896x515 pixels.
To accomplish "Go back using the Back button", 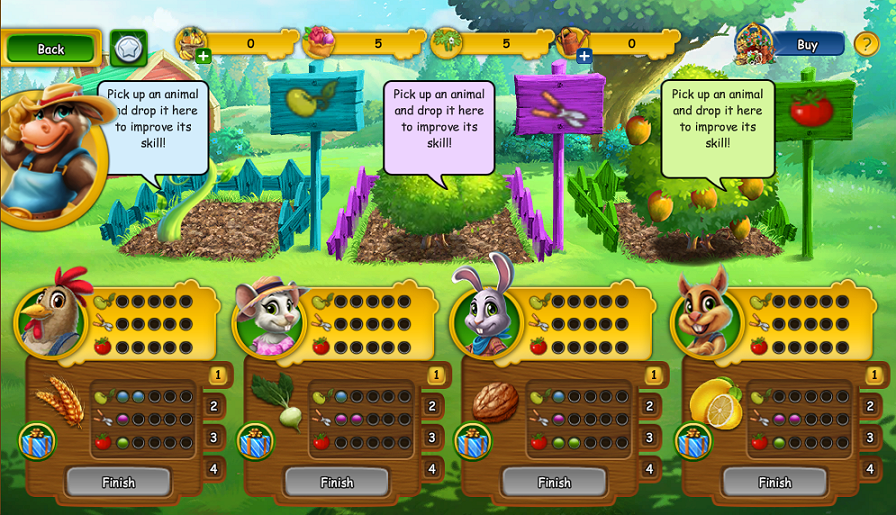I will click(51, 48).
